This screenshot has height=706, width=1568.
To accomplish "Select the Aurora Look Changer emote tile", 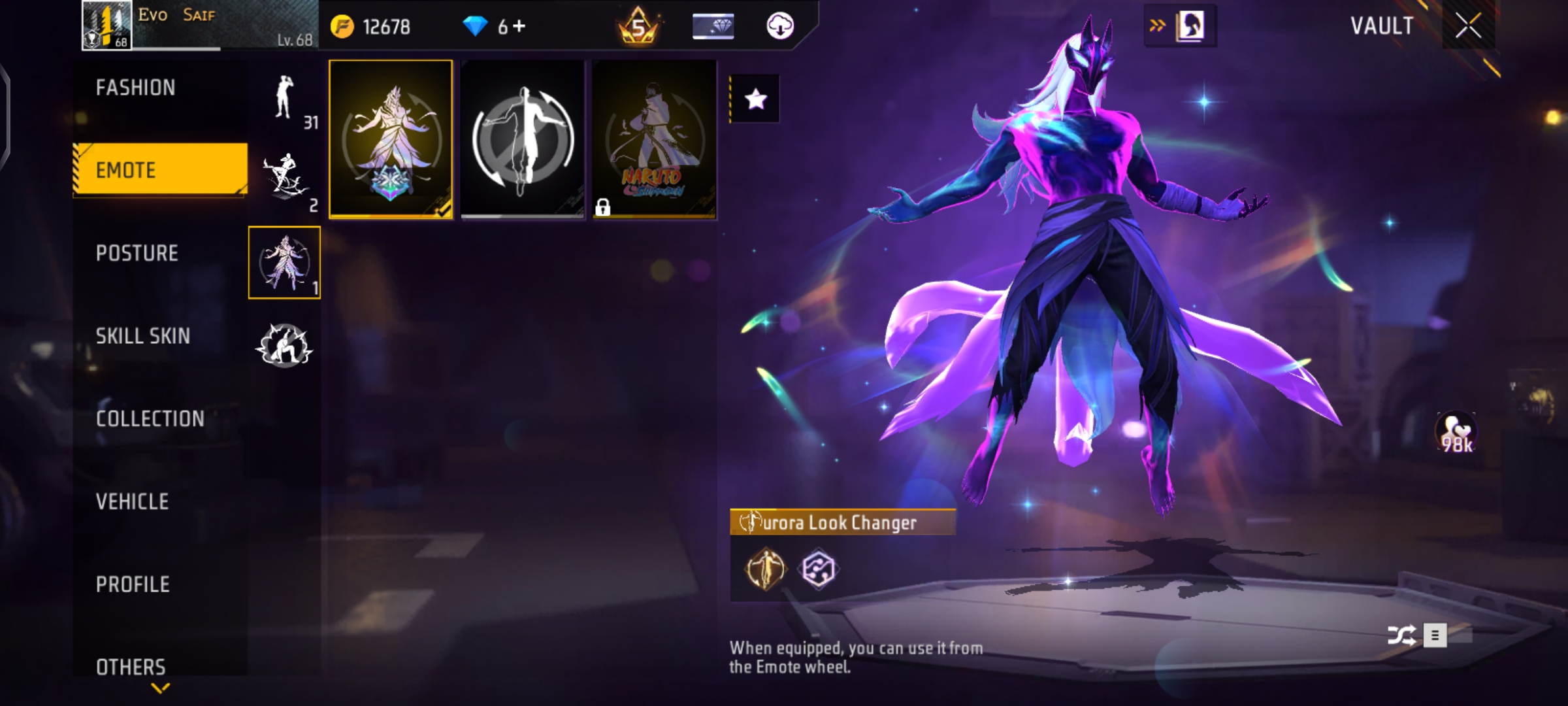I will tap(391, 139).
